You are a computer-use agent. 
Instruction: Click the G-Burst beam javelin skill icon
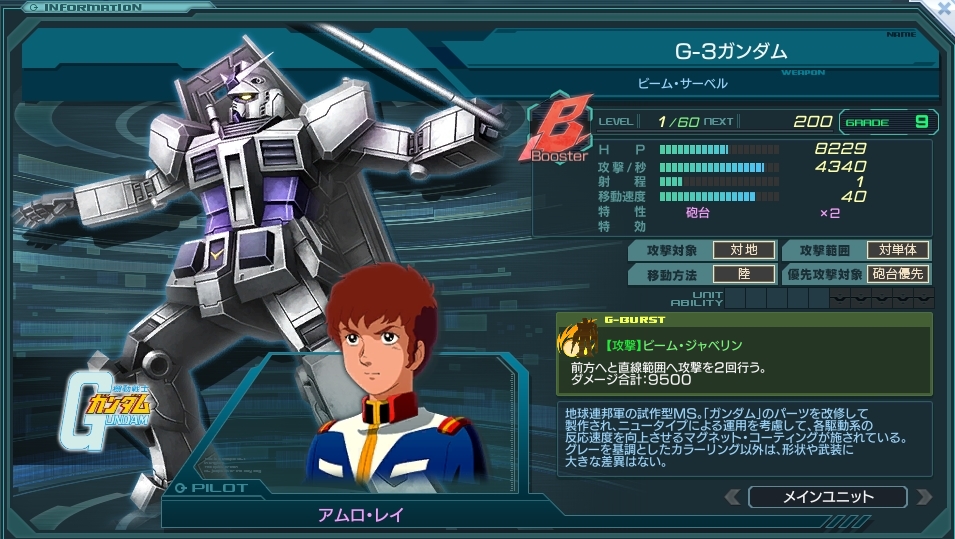coord(577,340)
